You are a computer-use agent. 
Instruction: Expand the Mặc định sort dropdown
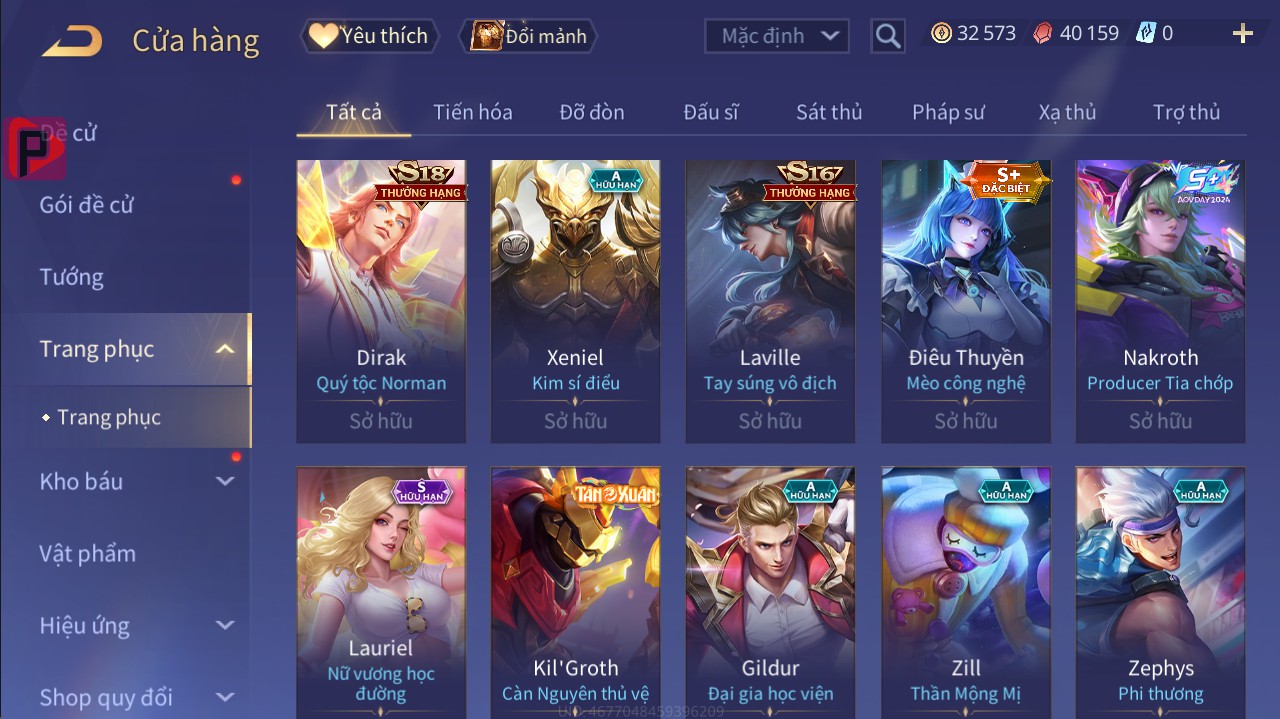click(x=777, y=36)
